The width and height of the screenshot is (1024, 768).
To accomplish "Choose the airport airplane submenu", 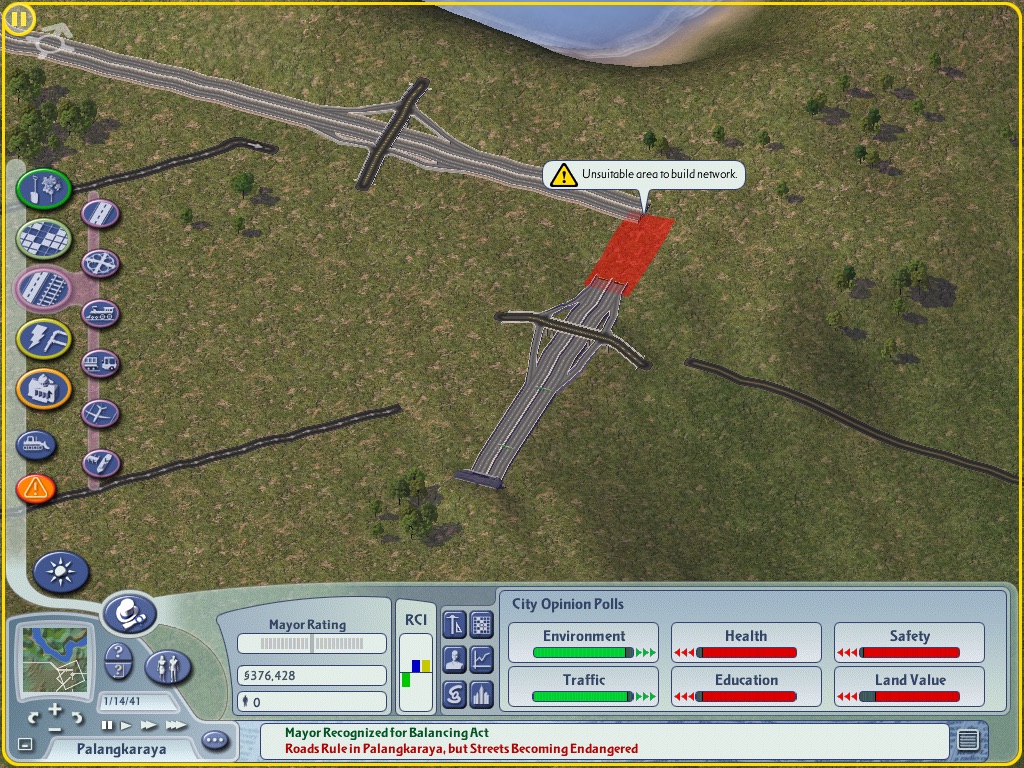I will (x=101, y=413).
